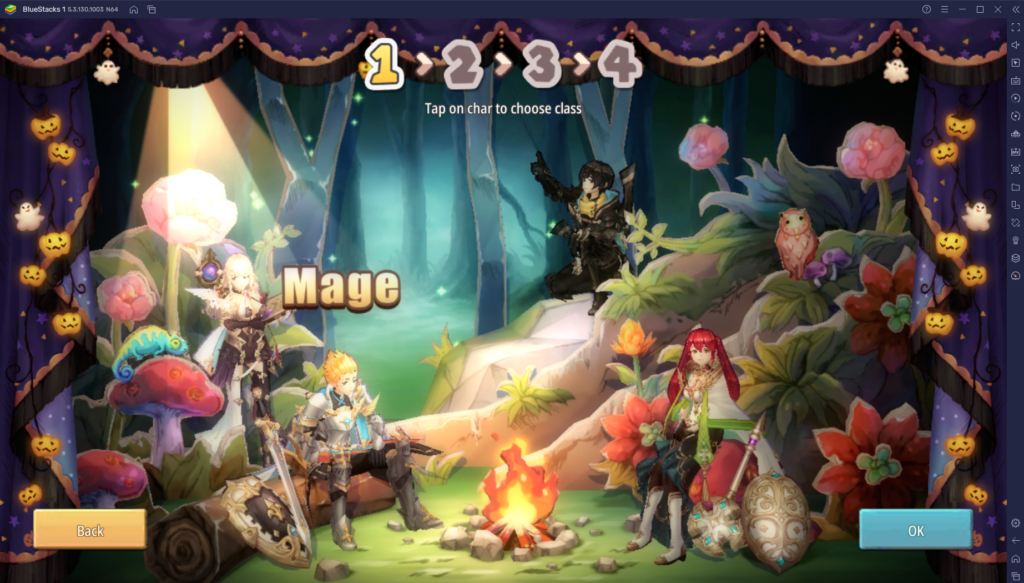Confirm class choice with OK
The height and width of the screenshot is (583, 1024).
click(915, 529)
